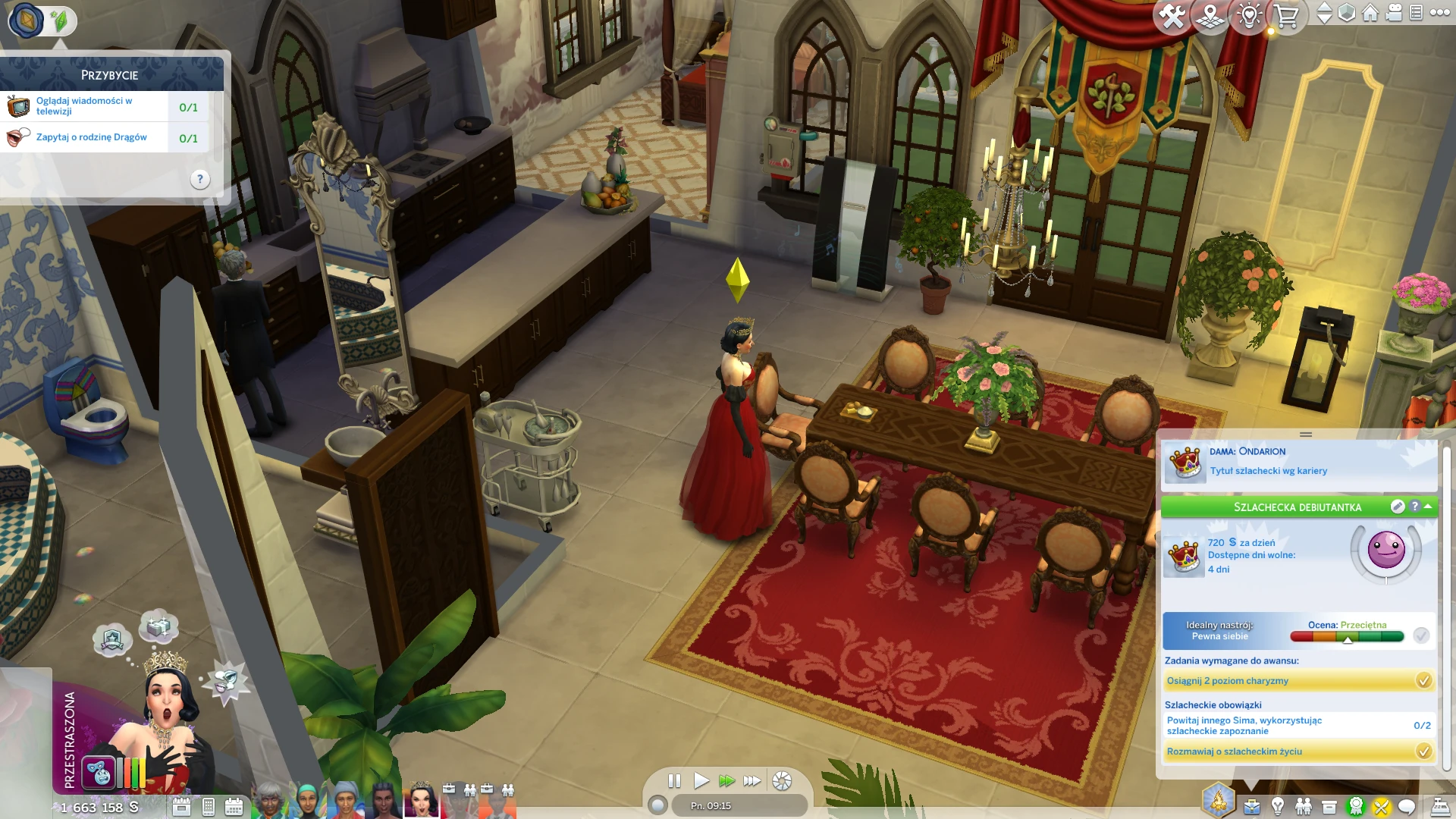The image size is (1456, 819).
Task: Open the help question mark in Przybycie panel
Action: pyautogui.click(x=199, y=180)
